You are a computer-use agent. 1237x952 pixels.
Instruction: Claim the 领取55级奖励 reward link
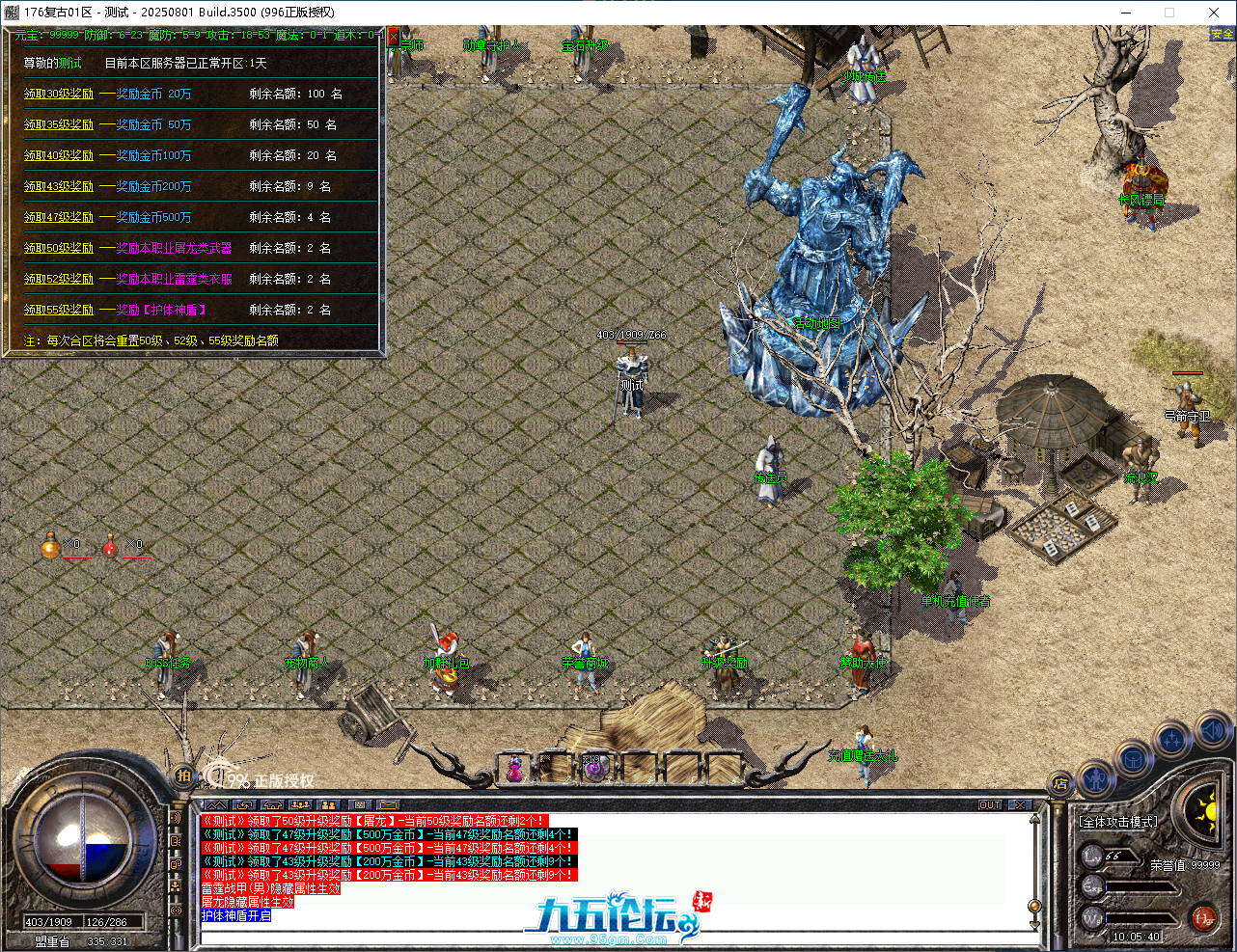[60, 310]
